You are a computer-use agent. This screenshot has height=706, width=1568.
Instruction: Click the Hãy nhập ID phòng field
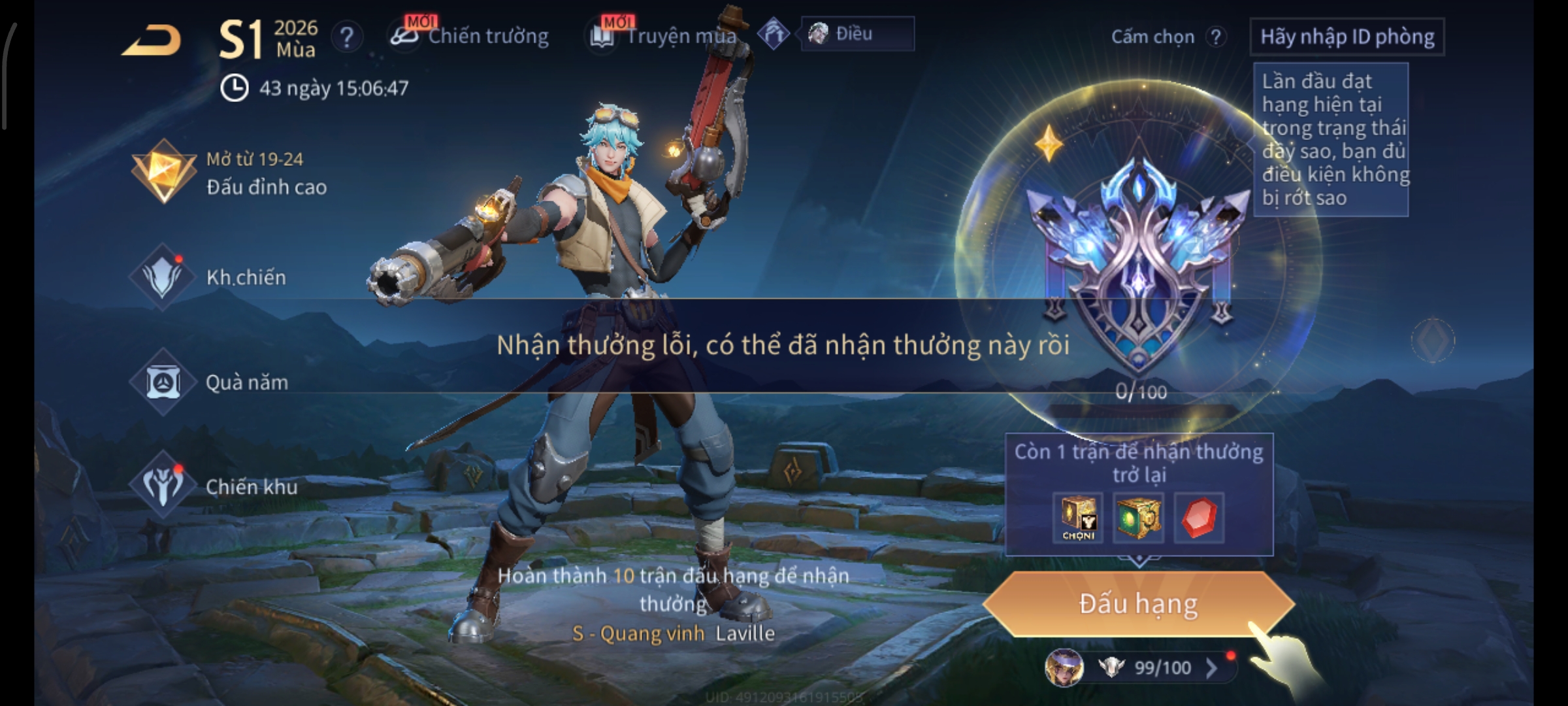click(1347, 37)
